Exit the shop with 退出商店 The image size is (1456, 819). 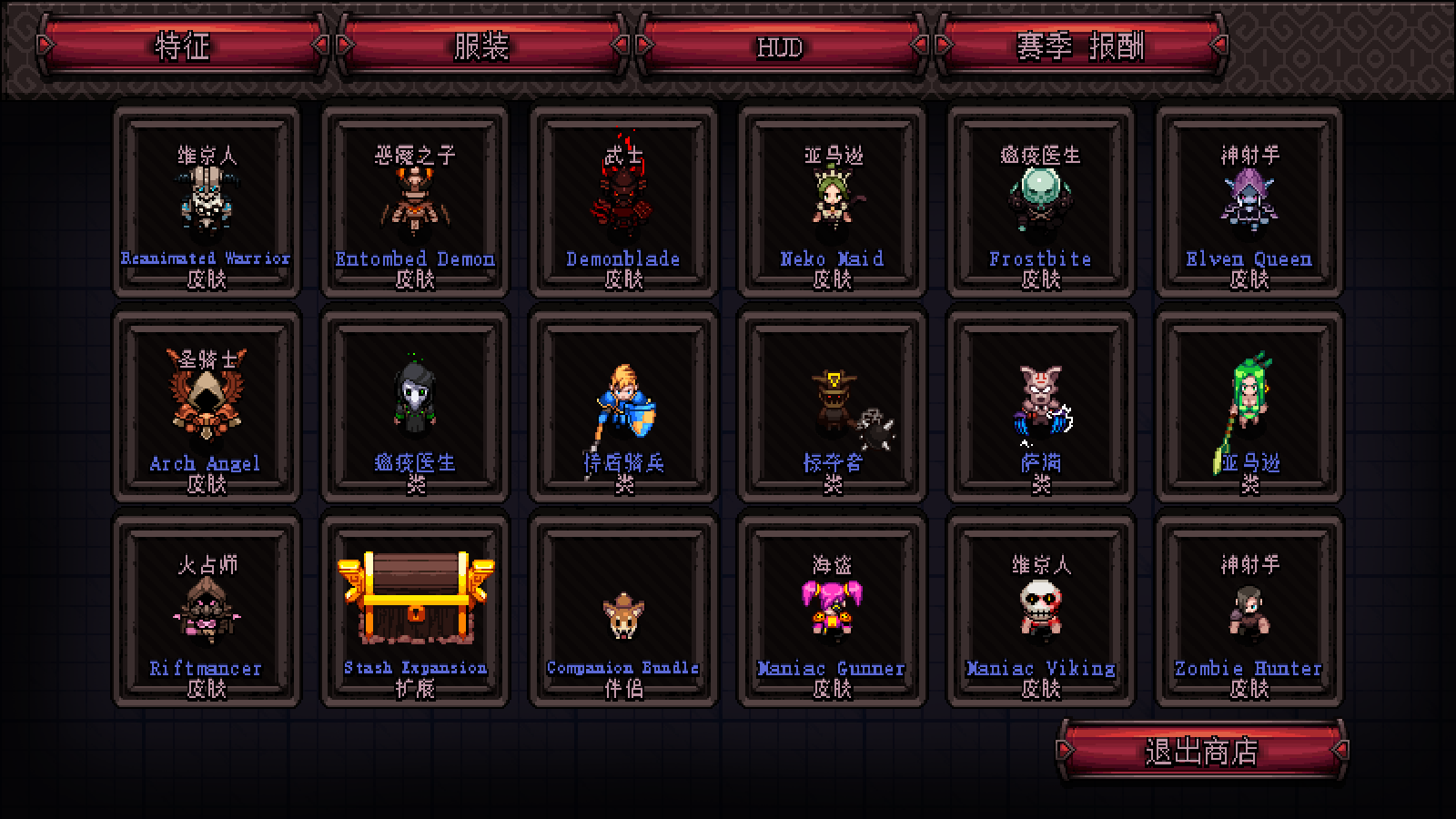pos(1201,752)
